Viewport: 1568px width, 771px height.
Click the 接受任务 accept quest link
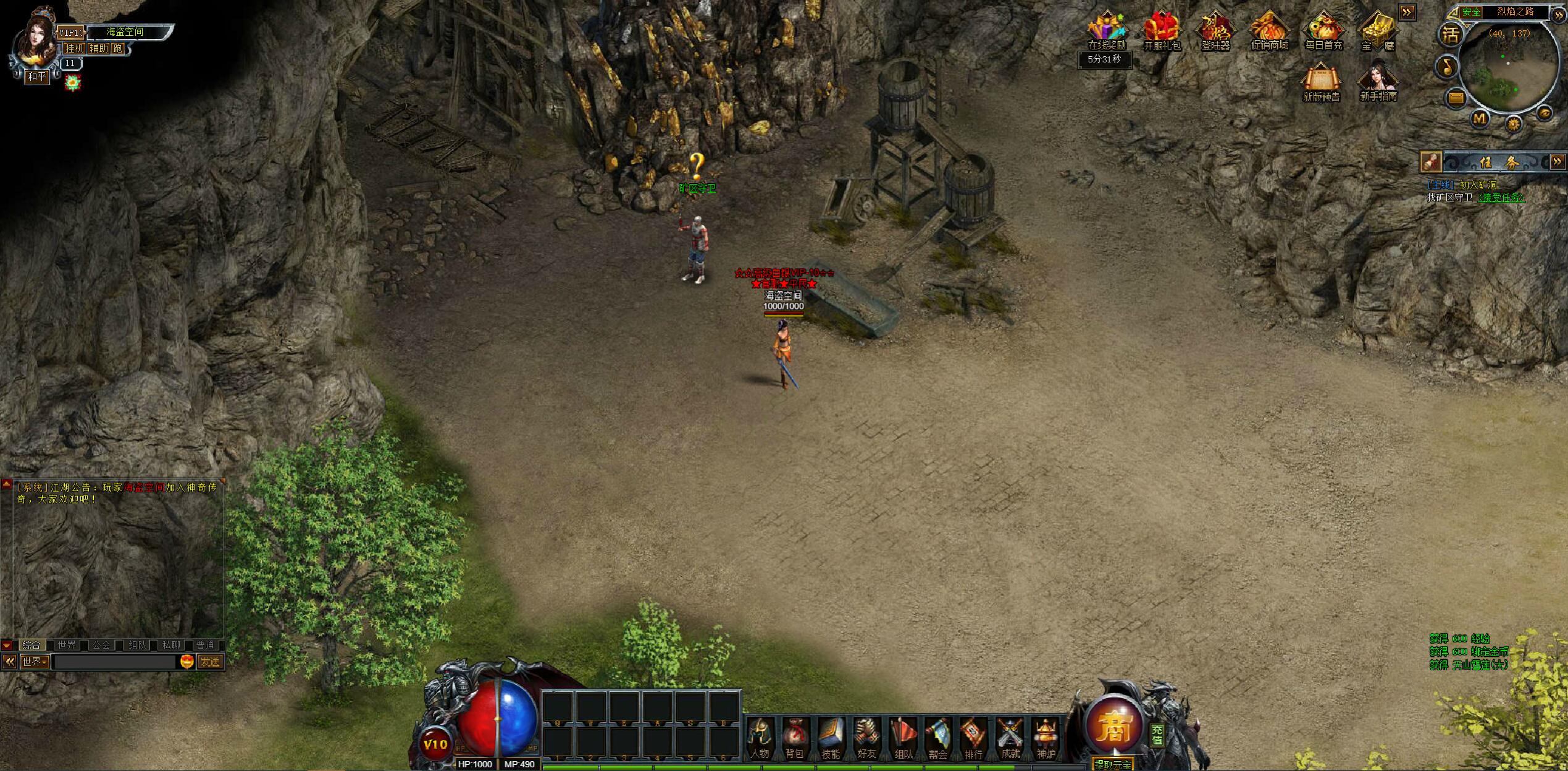[1501, 198]
